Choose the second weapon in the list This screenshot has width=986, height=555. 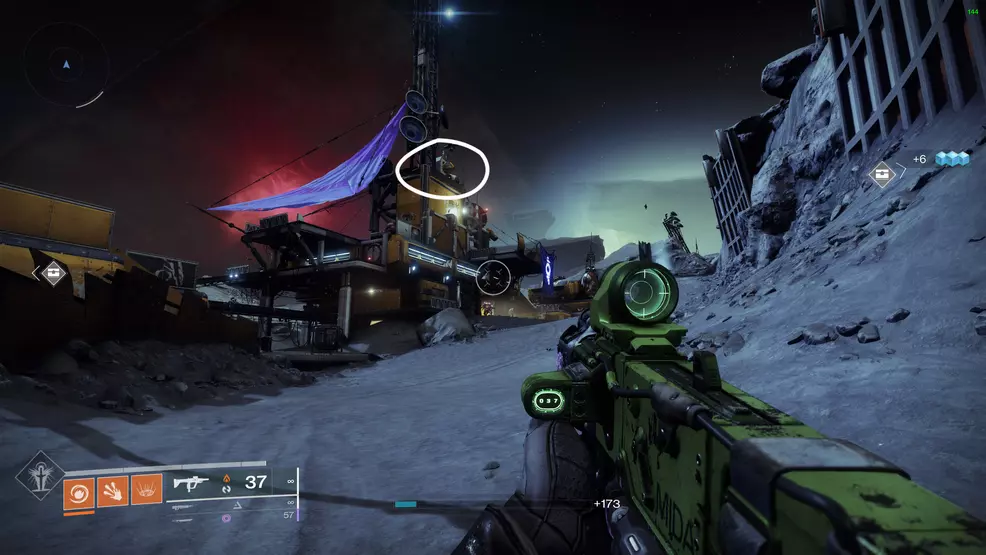point(185,507)
